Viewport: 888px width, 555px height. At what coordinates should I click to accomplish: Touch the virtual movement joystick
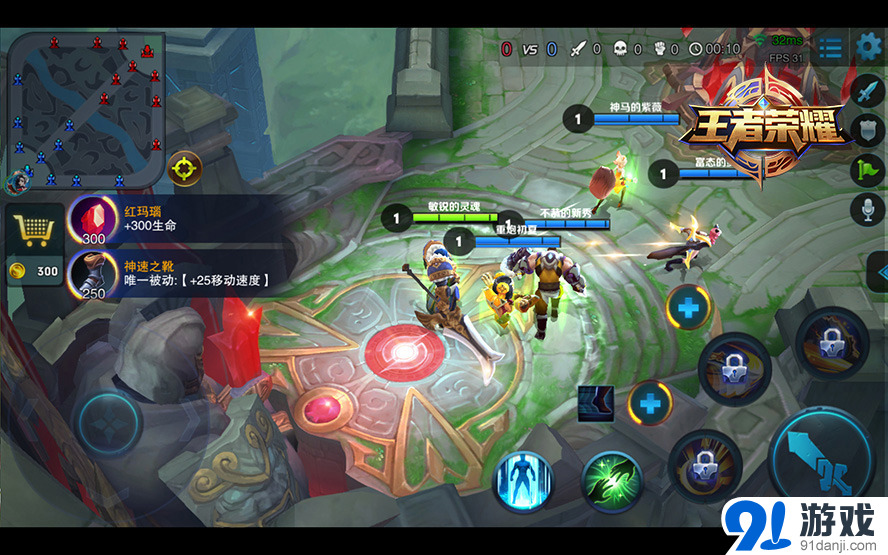pos(110,420)
